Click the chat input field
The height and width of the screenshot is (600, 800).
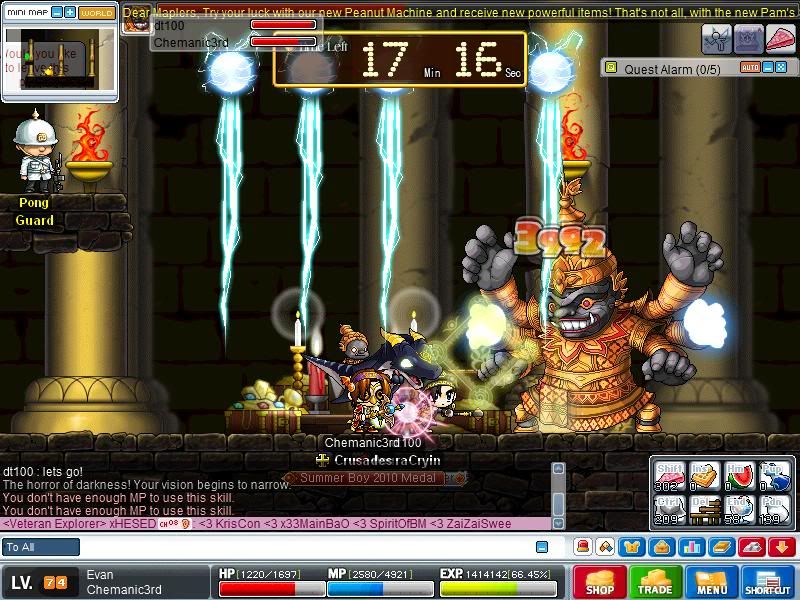(300, 547)
